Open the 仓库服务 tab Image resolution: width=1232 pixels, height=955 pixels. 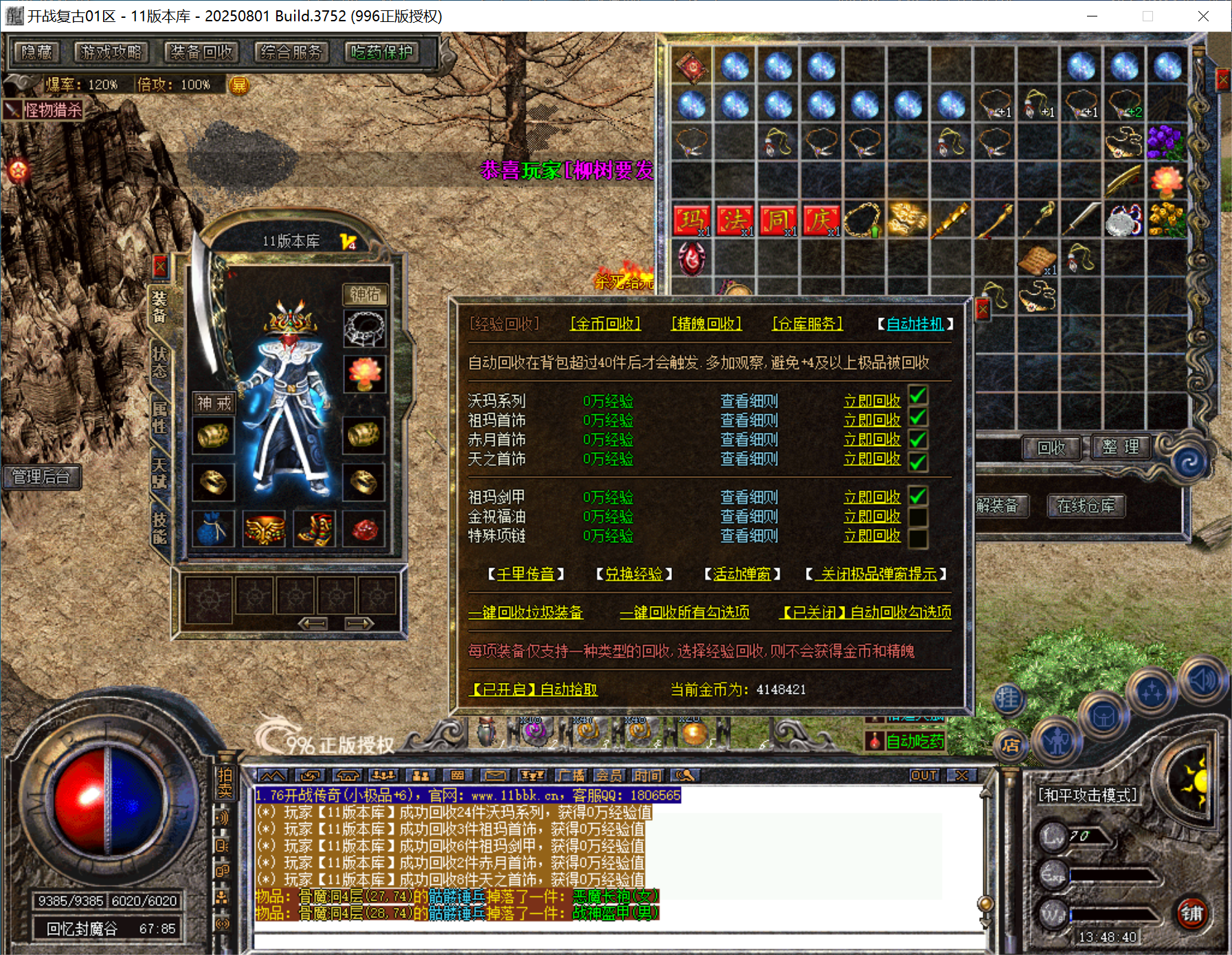coord(807,324)
